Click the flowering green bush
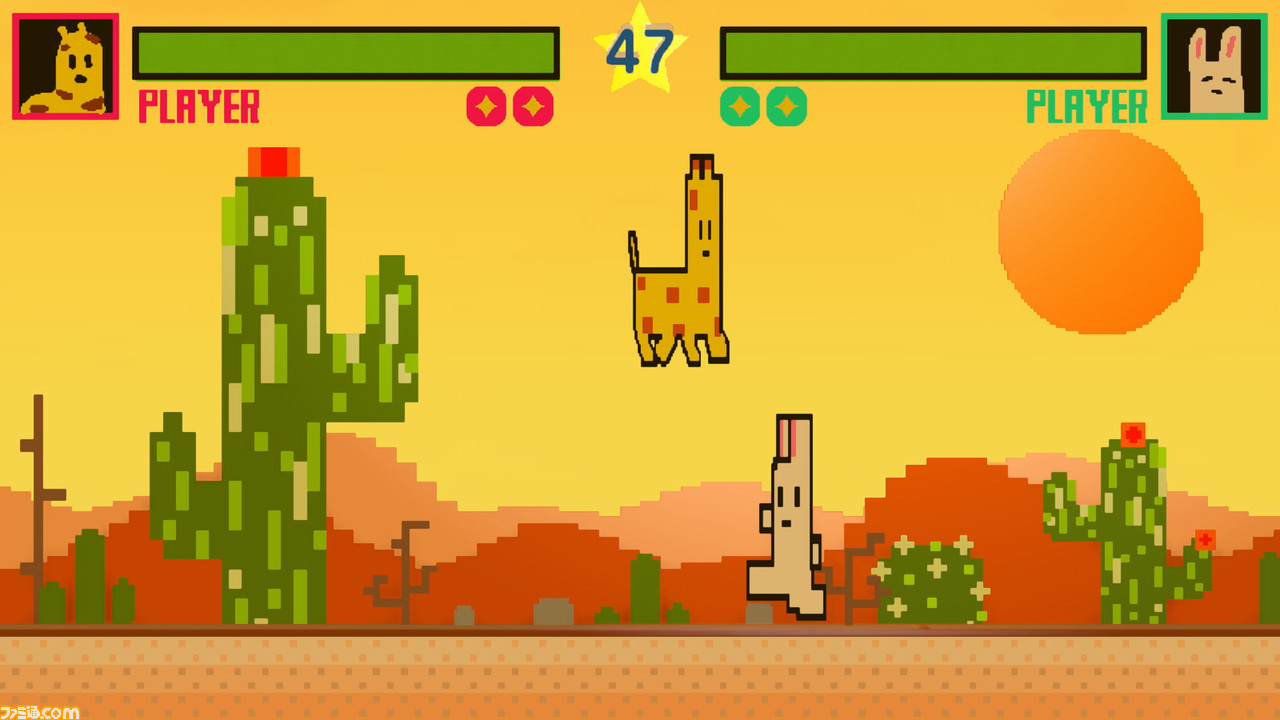Image resolution: width=1280 pixels, height=720 pixels. tap(930, 580)
